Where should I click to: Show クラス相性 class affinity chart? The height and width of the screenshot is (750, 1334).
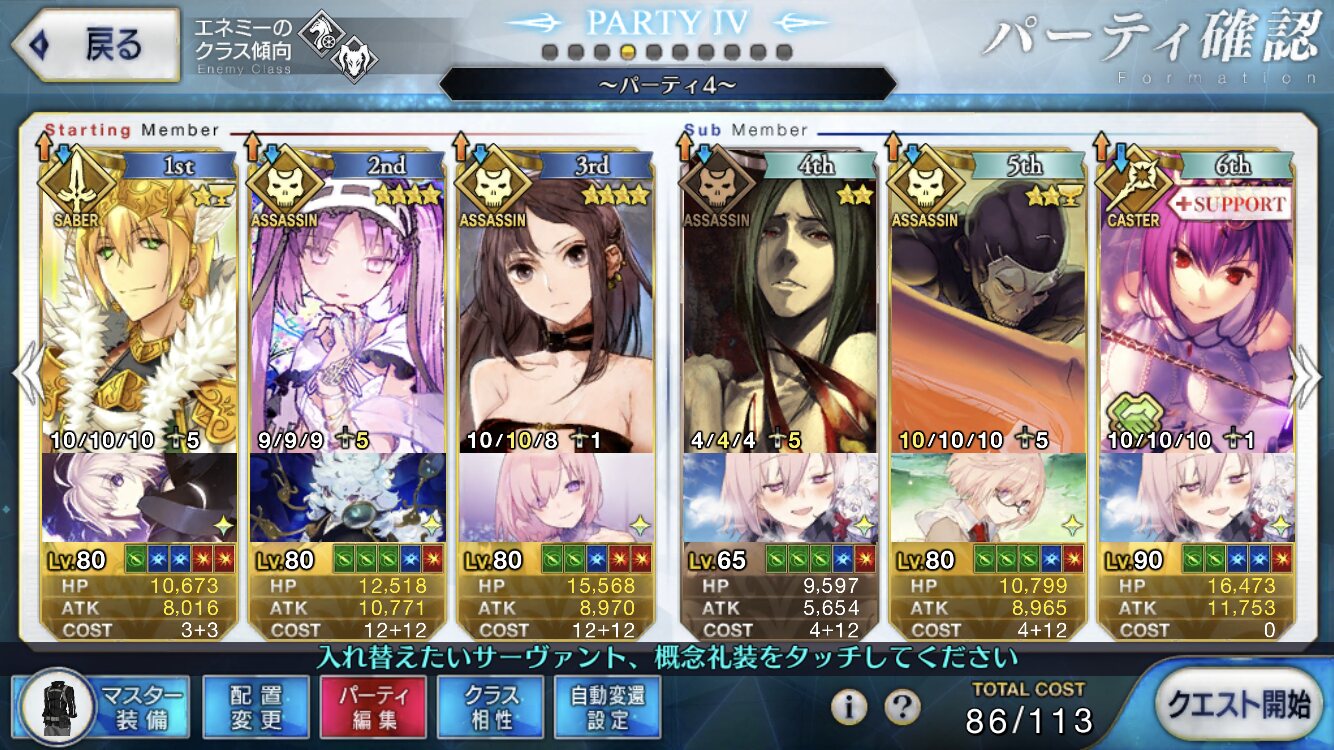(490, 706)
